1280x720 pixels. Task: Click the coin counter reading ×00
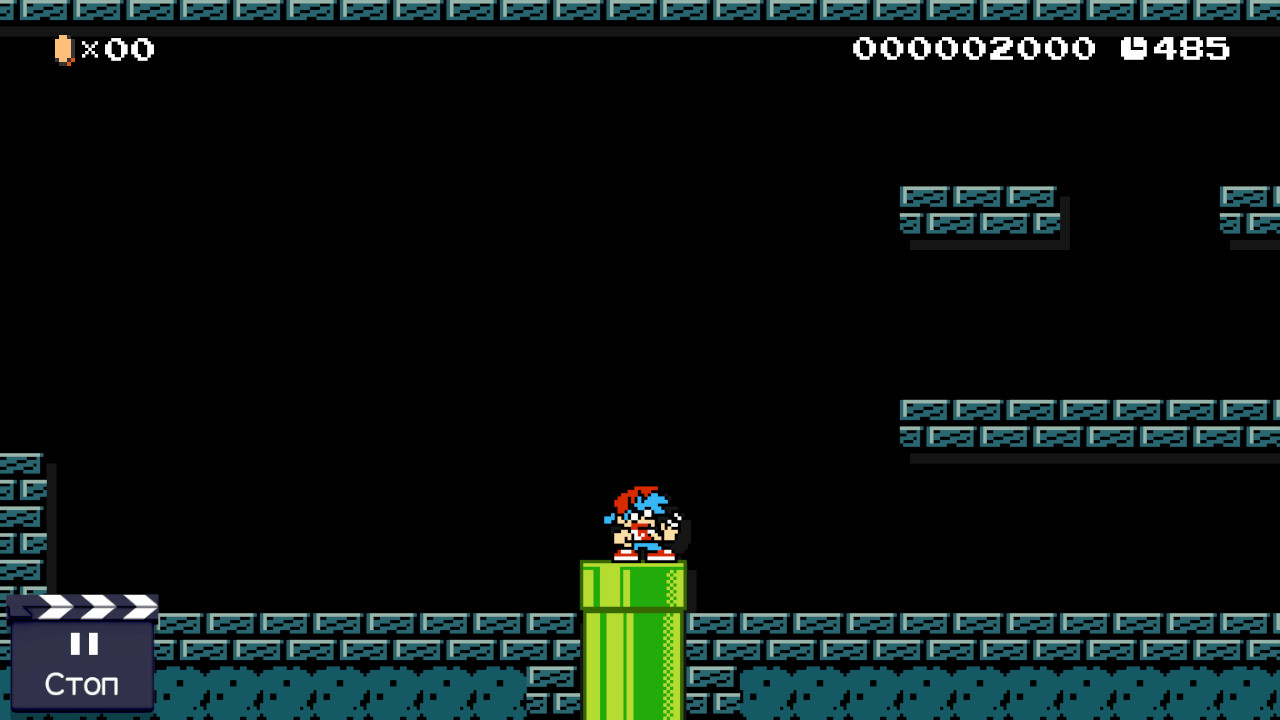(x=122, y=49)
